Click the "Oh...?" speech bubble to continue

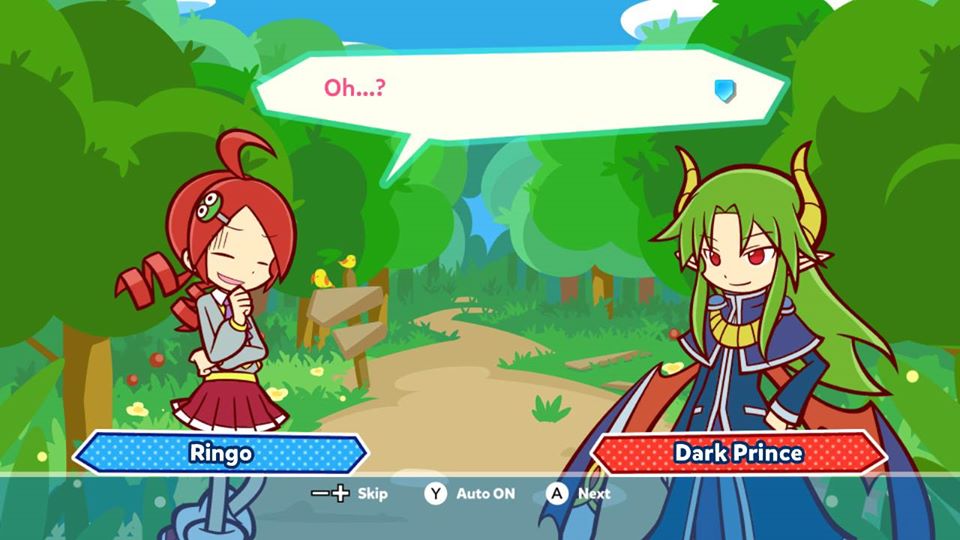[x=520, y=95]
